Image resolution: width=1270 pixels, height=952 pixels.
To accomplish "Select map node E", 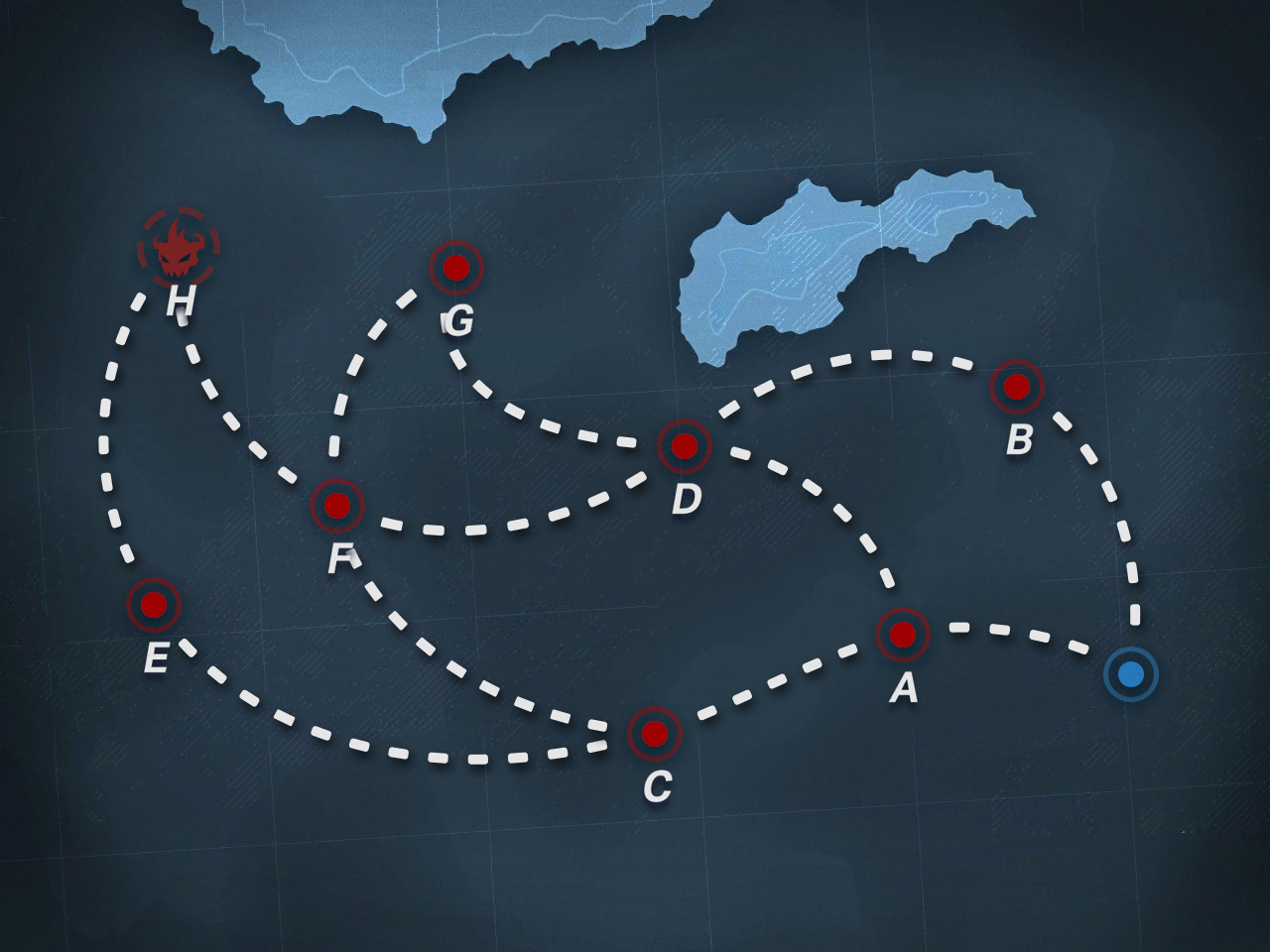I will 154,603.
